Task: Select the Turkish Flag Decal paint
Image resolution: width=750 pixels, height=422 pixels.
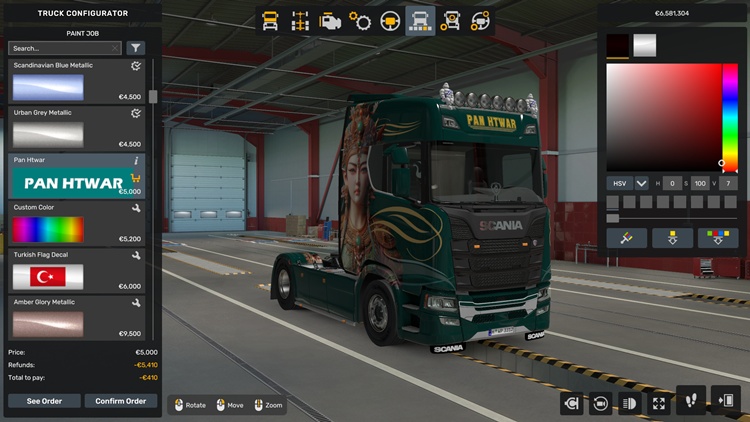Action: [48, 277]
